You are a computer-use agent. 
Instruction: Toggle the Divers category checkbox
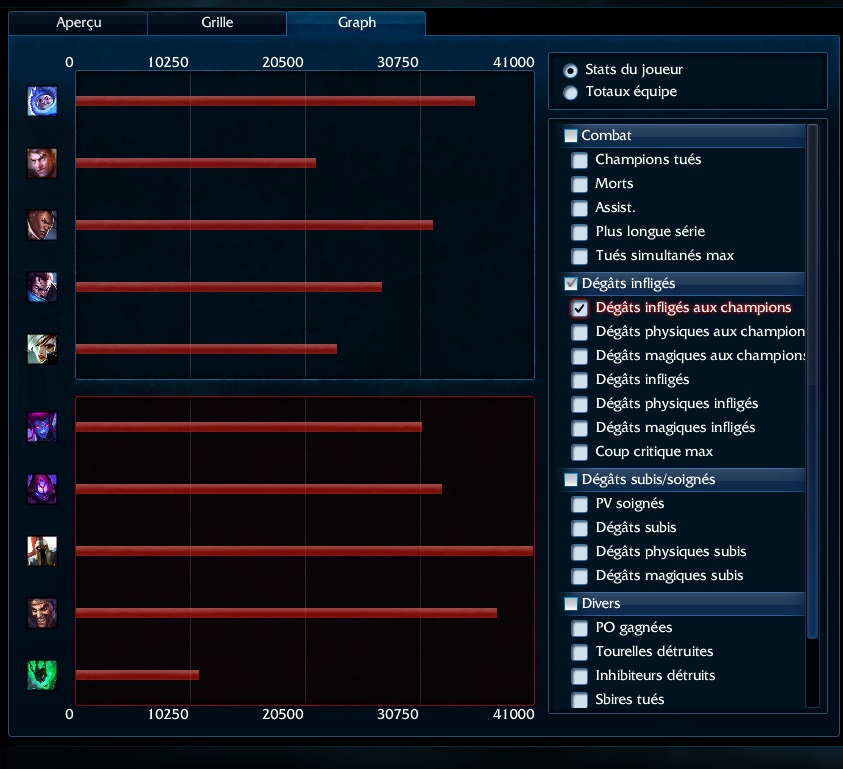click(x=571, y=604)
